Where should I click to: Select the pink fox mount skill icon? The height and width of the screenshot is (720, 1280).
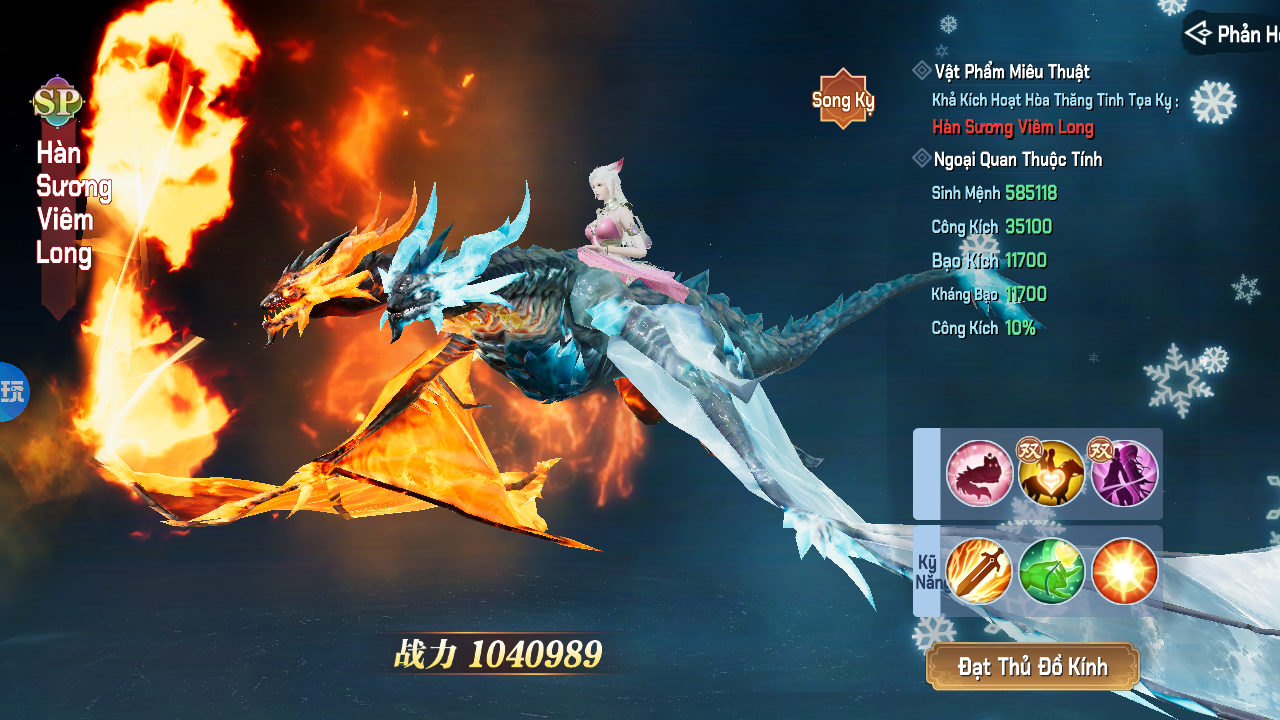click(x=979, y=474)
